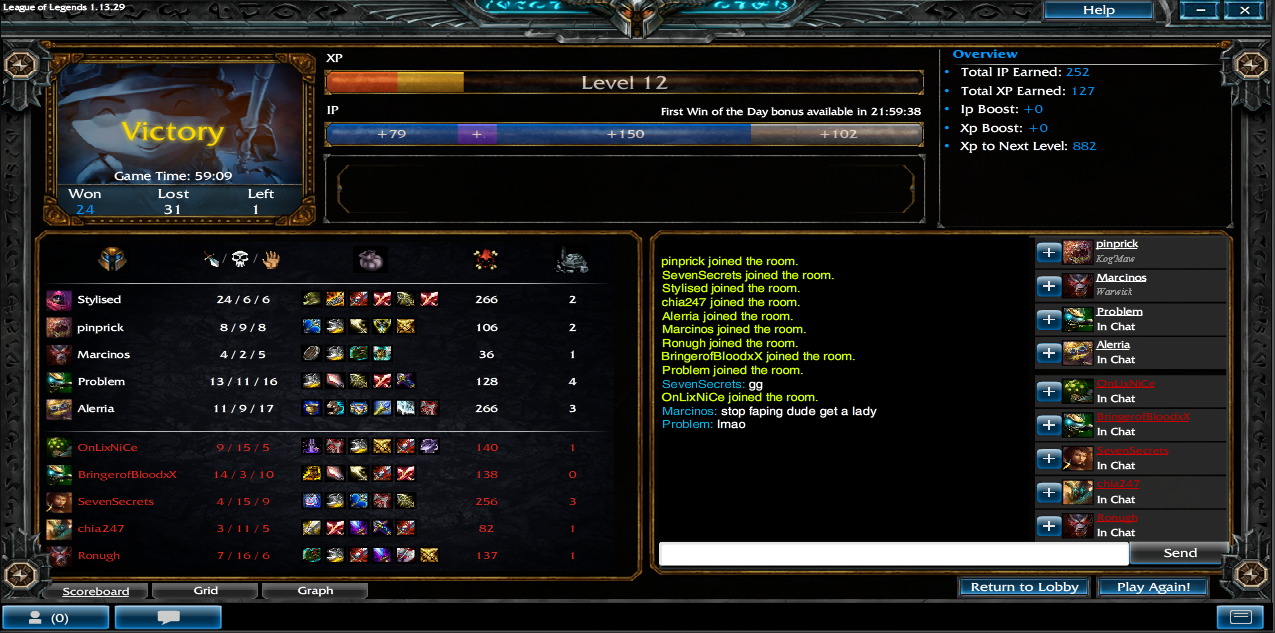
Task: Open the Help menu
Action: coord(1098,10)
